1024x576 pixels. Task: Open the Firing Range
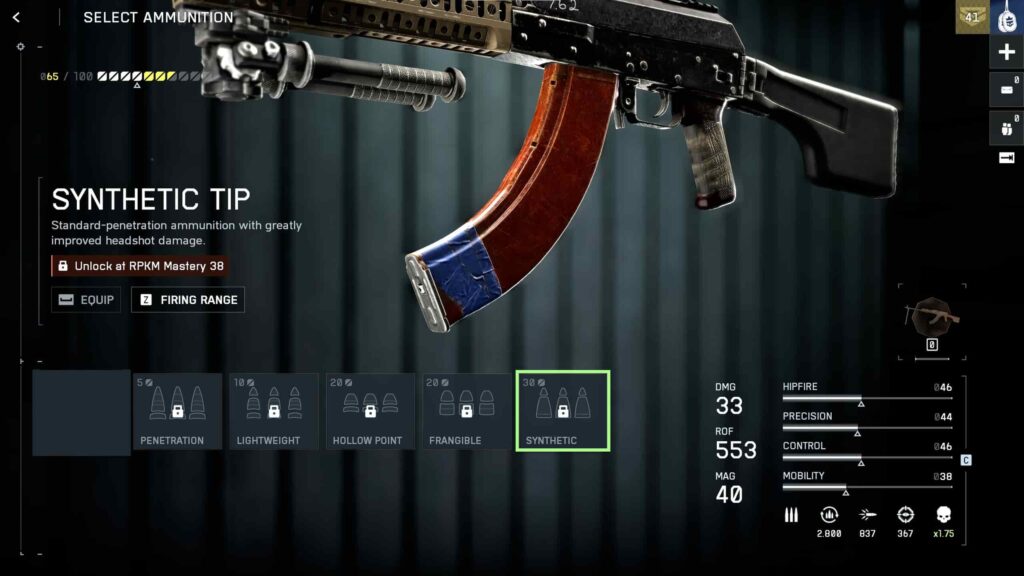coord(188,299)
